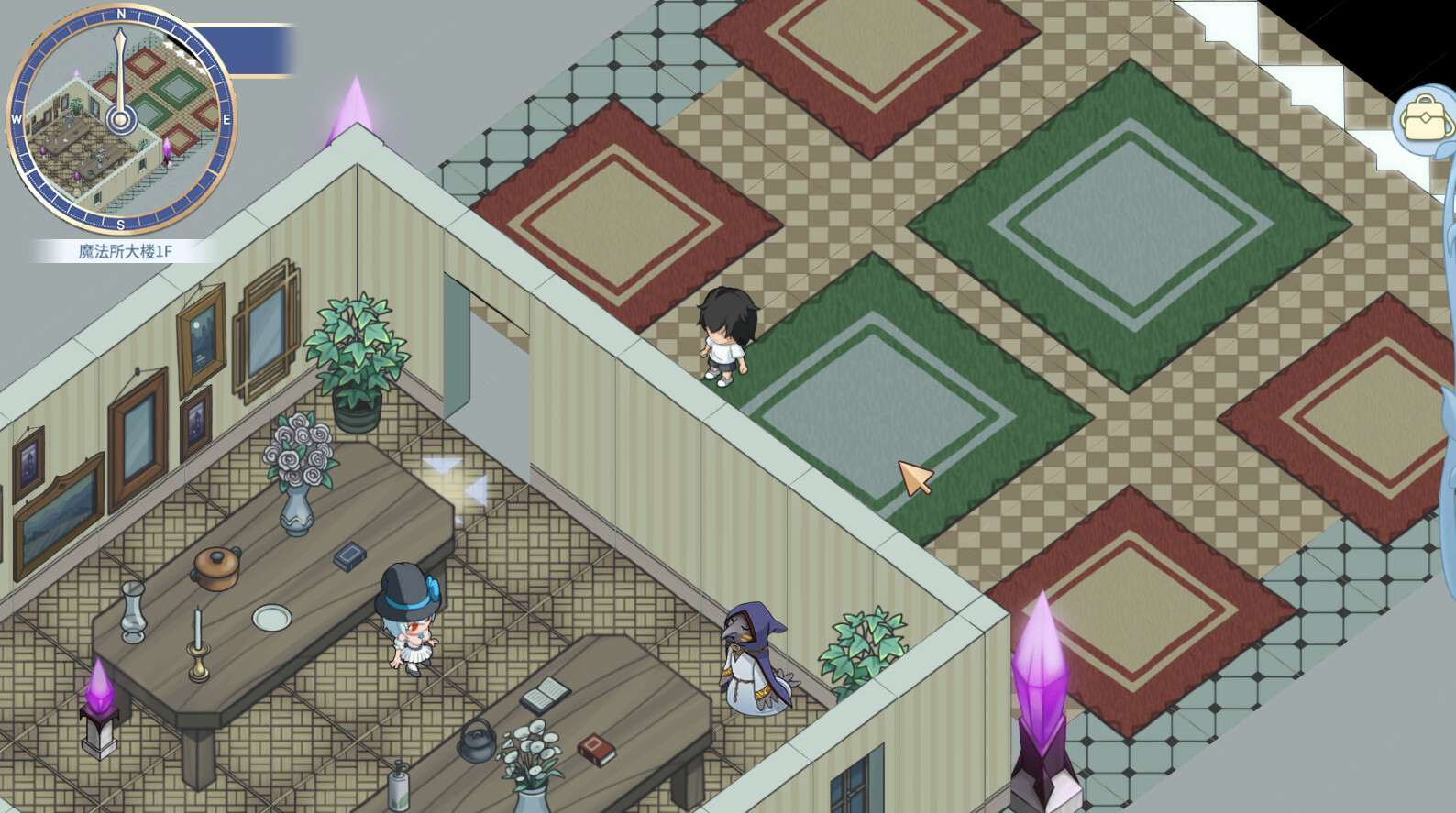Viewport: 1456px width, 813px height.
Task: Open the backpack inventory icon
Action: point(1425,117)
